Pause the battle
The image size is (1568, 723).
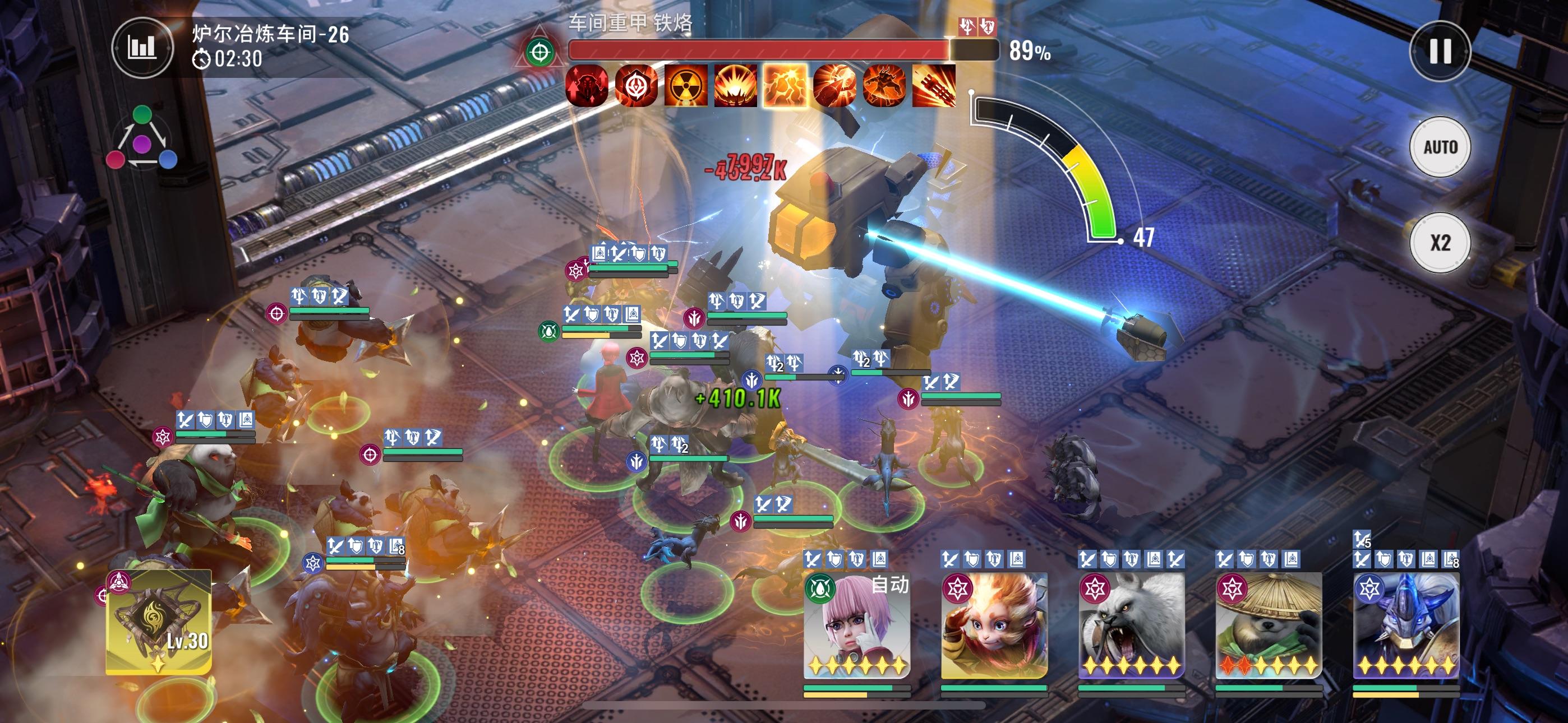[1440, 51]
